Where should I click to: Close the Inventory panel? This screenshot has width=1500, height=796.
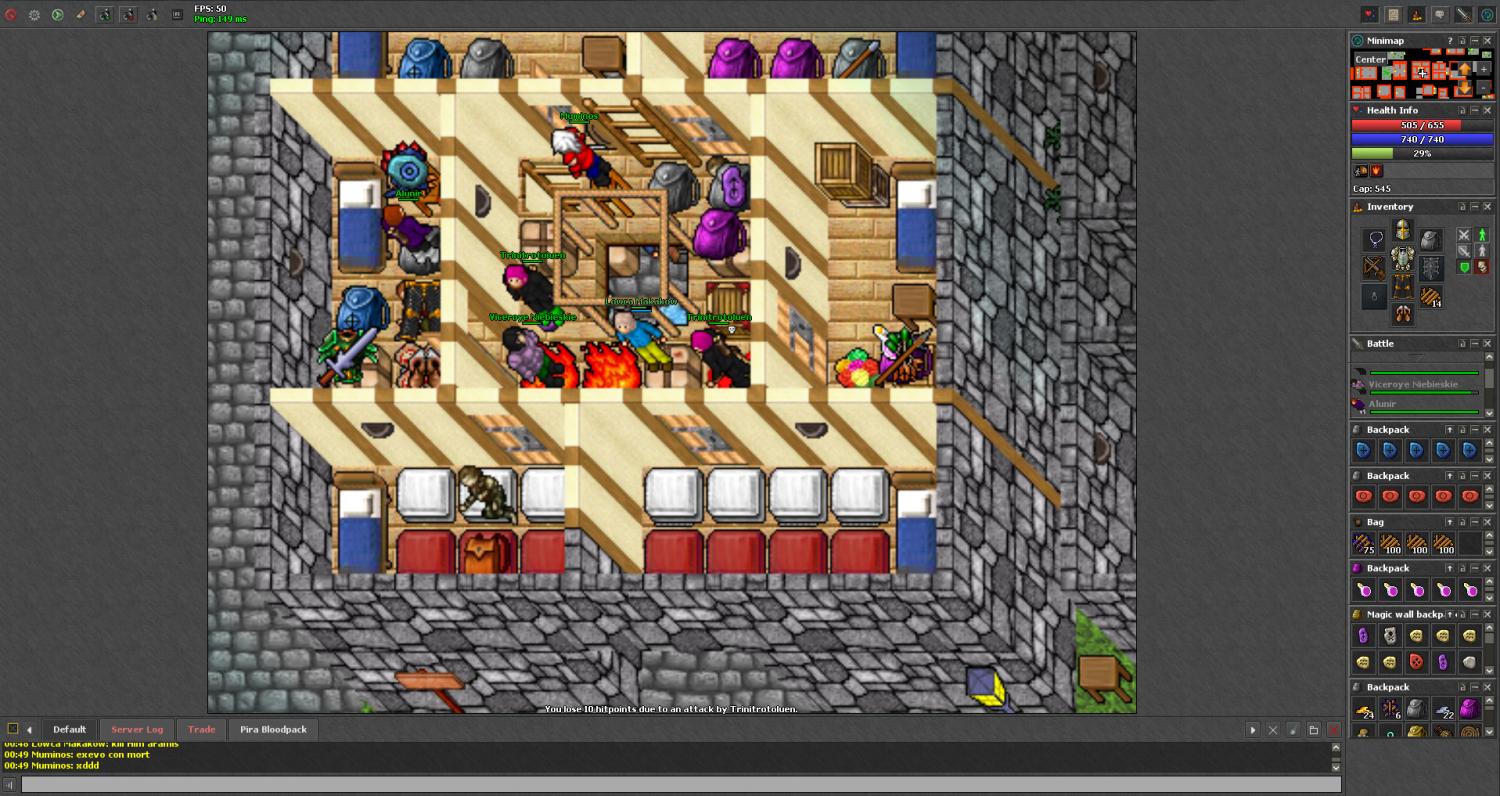point(1487,207)
